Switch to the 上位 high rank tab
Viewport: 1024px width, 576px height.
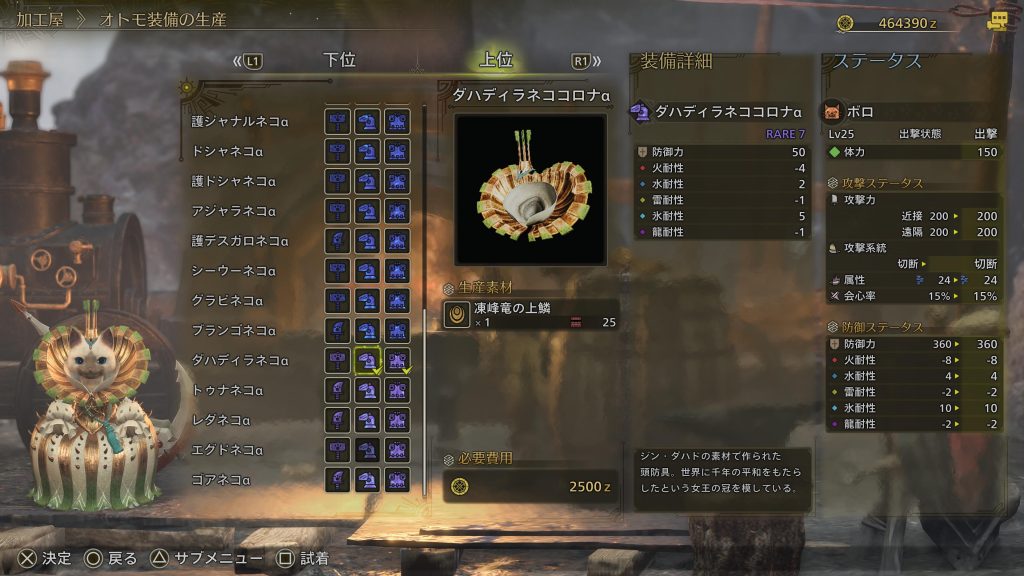click(x=496, y=60)
